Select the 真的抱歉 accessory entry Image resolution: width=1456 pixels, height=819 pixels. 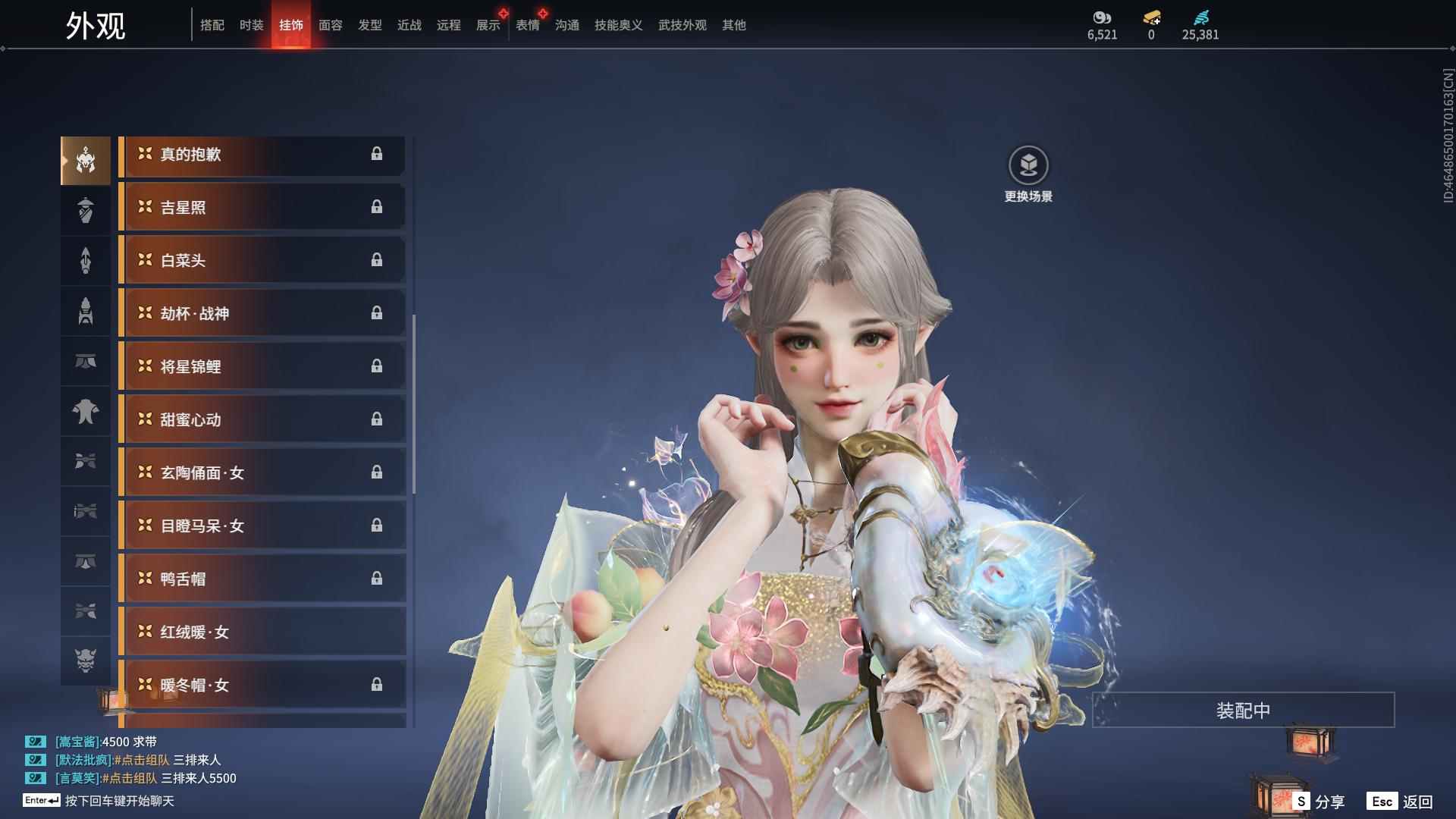click(x=262, y=155)
